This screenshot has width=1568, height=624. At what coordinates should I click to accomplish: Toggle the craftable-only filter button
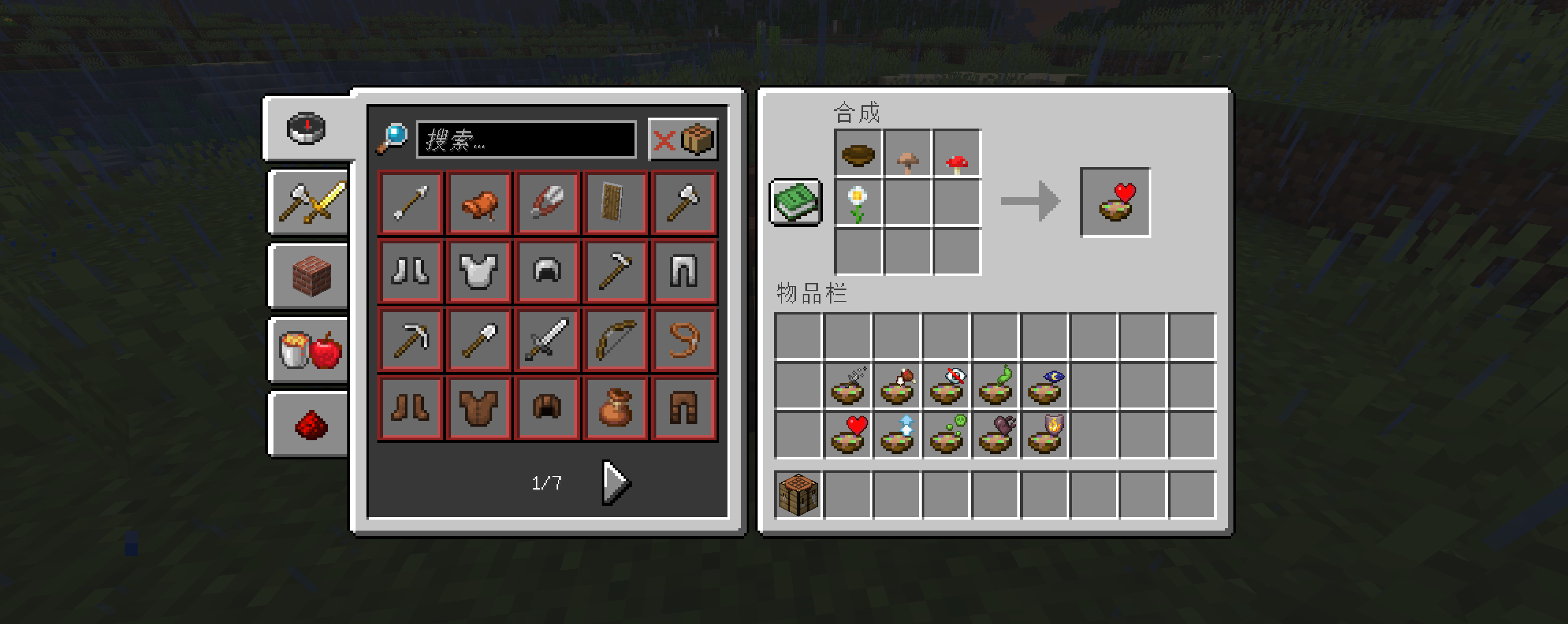(683, 140)
